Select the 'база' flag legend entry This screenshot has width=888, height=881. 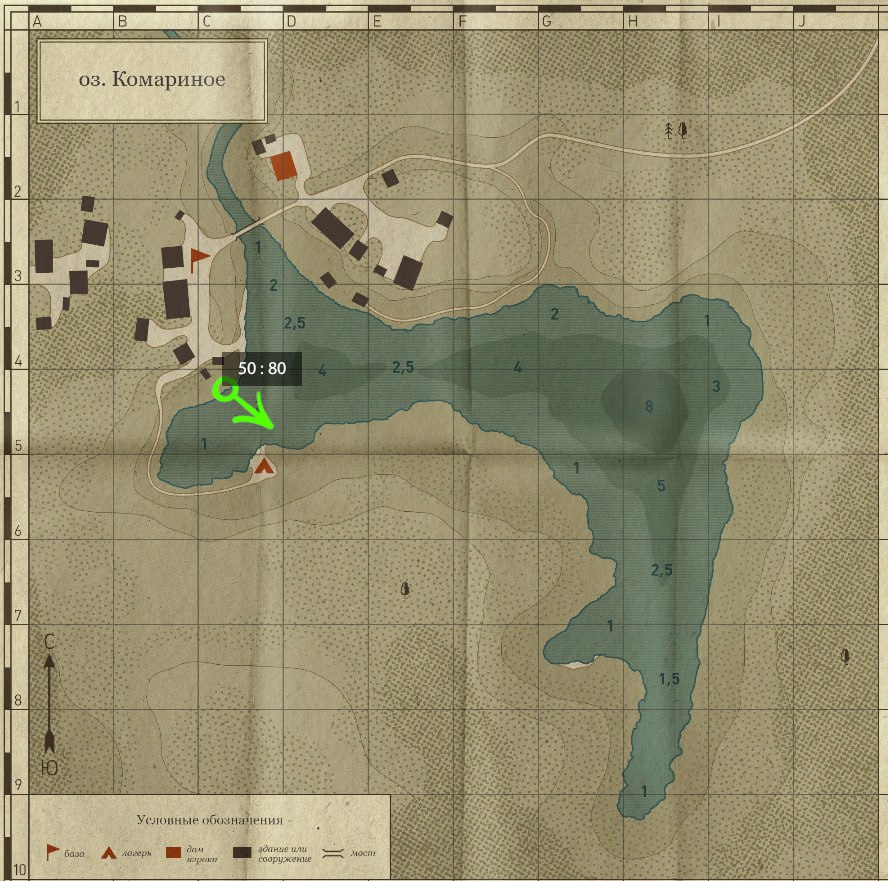pyautogui.click(x=63, y=853)
